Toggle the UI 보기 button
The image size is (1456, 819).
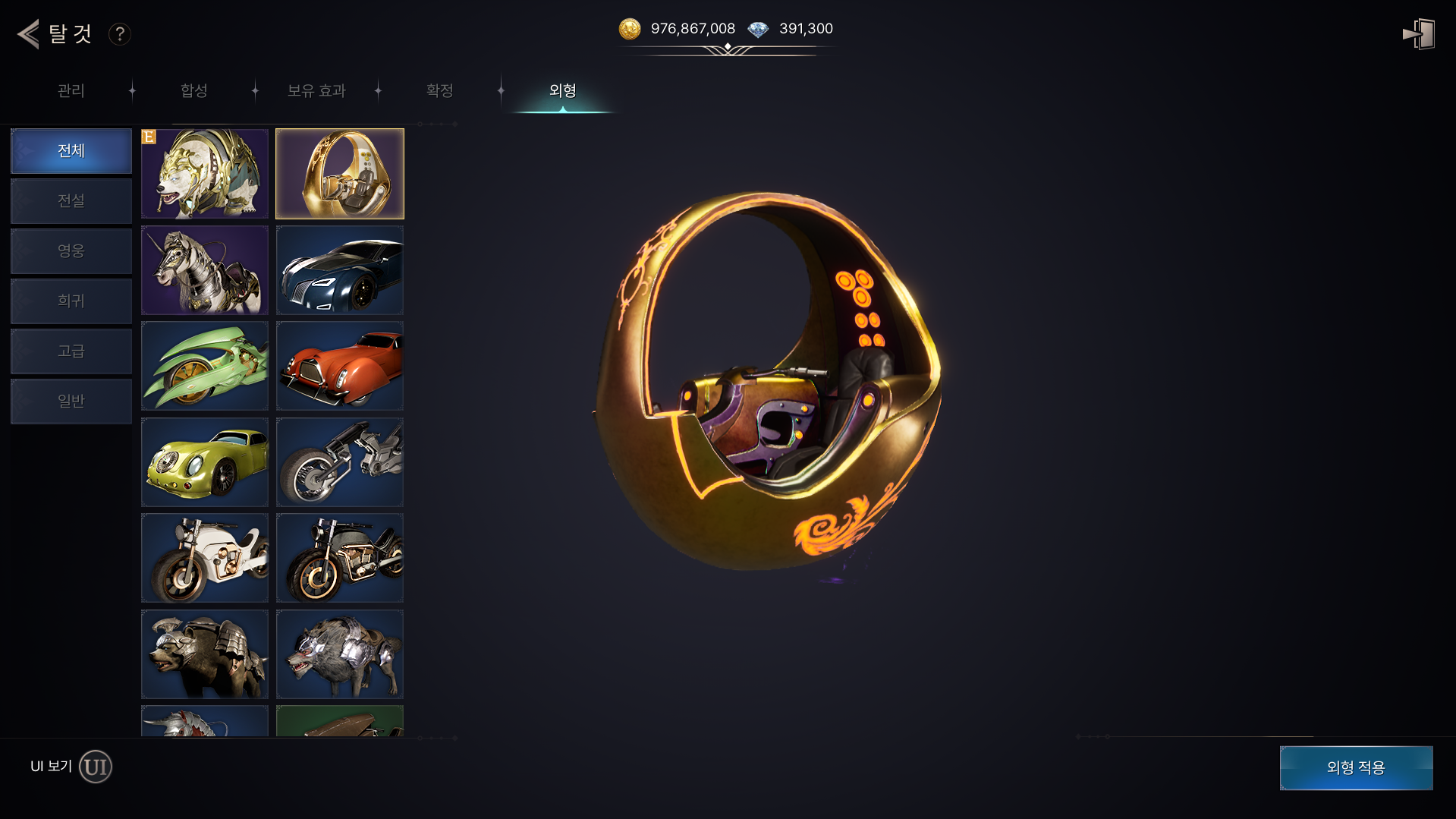(x=96, y=767)
